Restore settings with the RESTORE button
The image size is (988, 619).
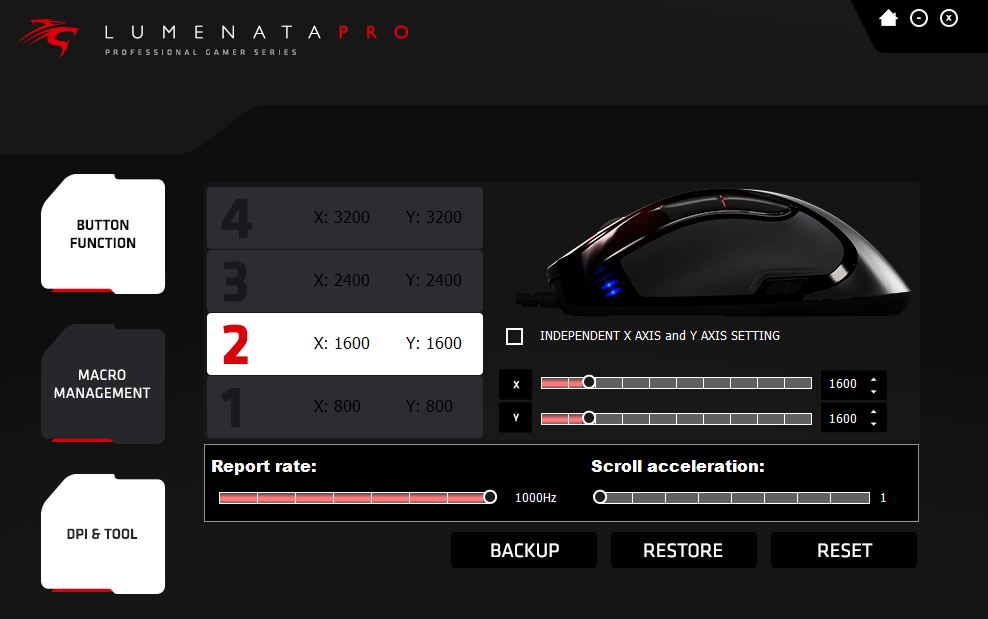coord(683,550)
